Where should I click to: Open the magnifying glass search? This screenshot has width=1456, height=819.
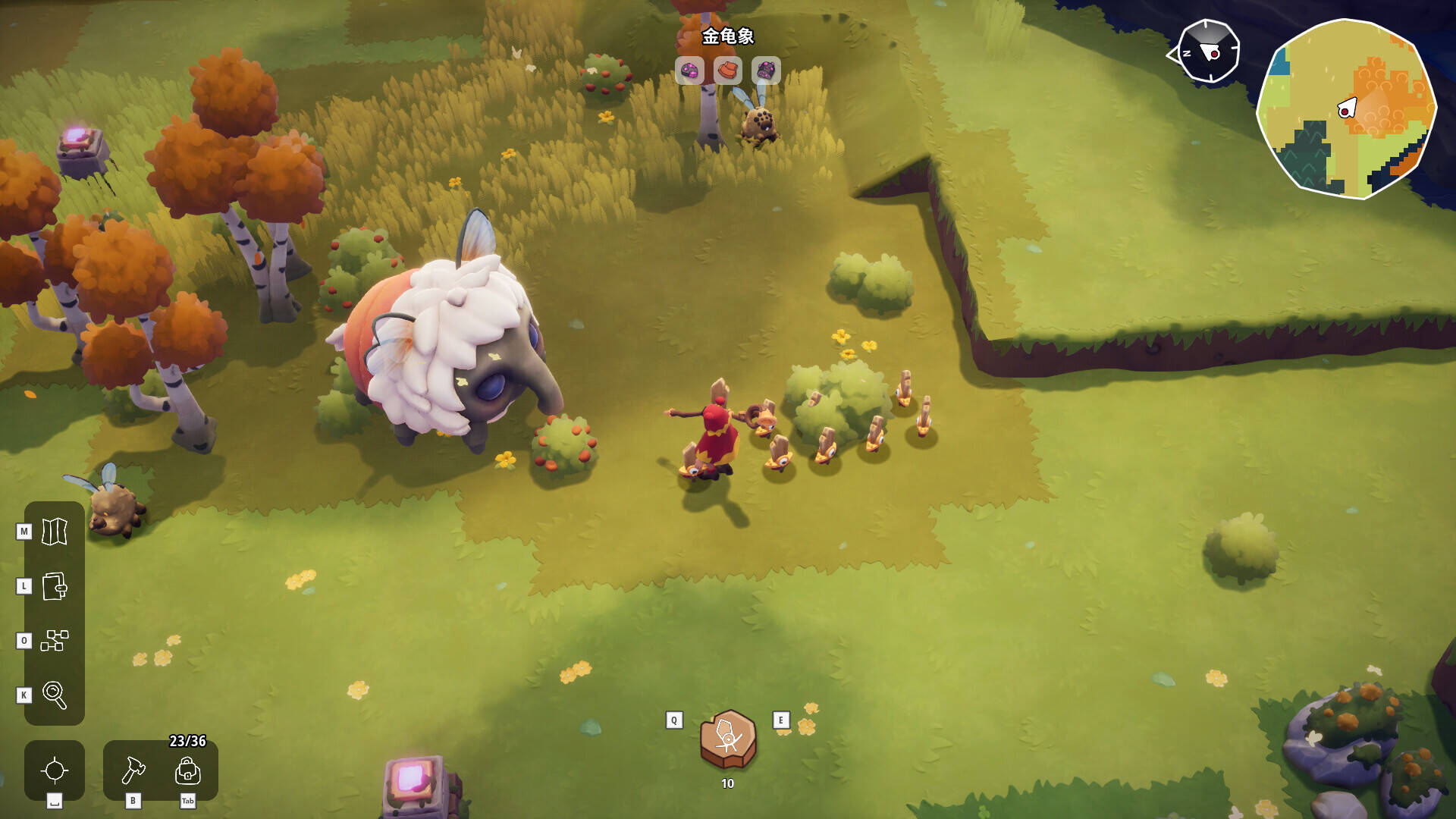point(55,695)
